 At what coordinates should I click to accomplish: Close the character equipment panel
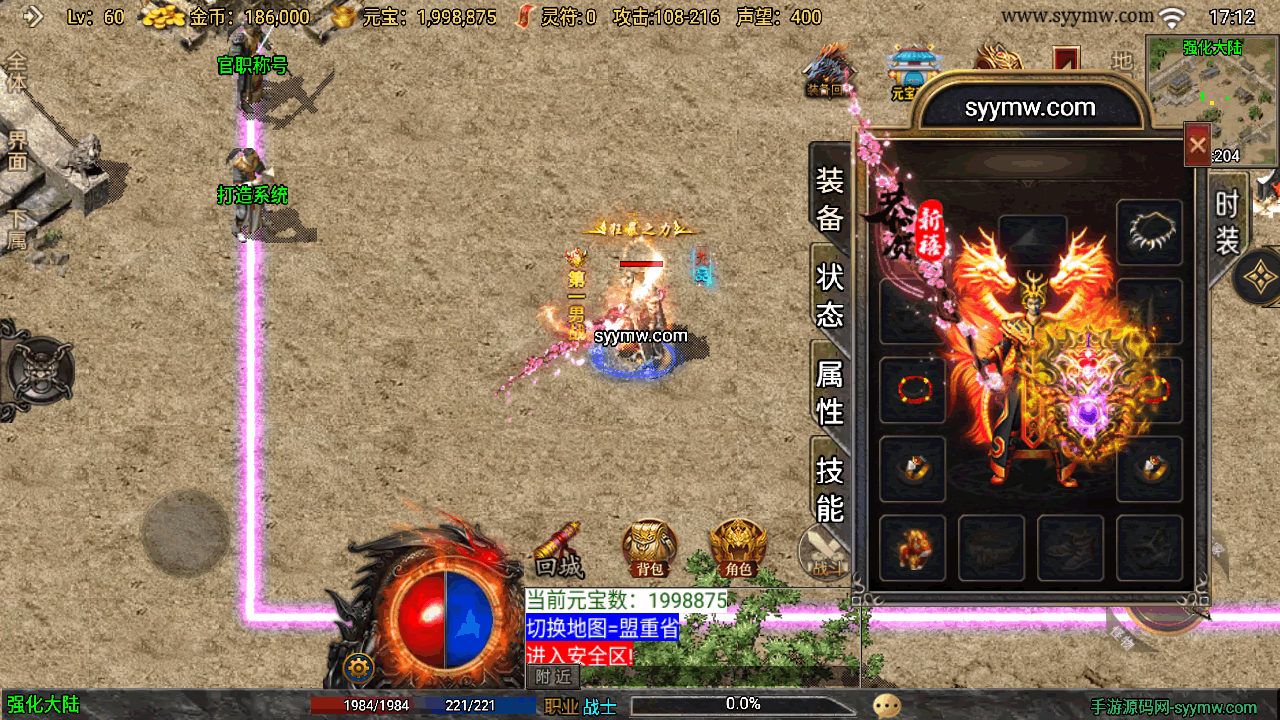[1197, 146]
